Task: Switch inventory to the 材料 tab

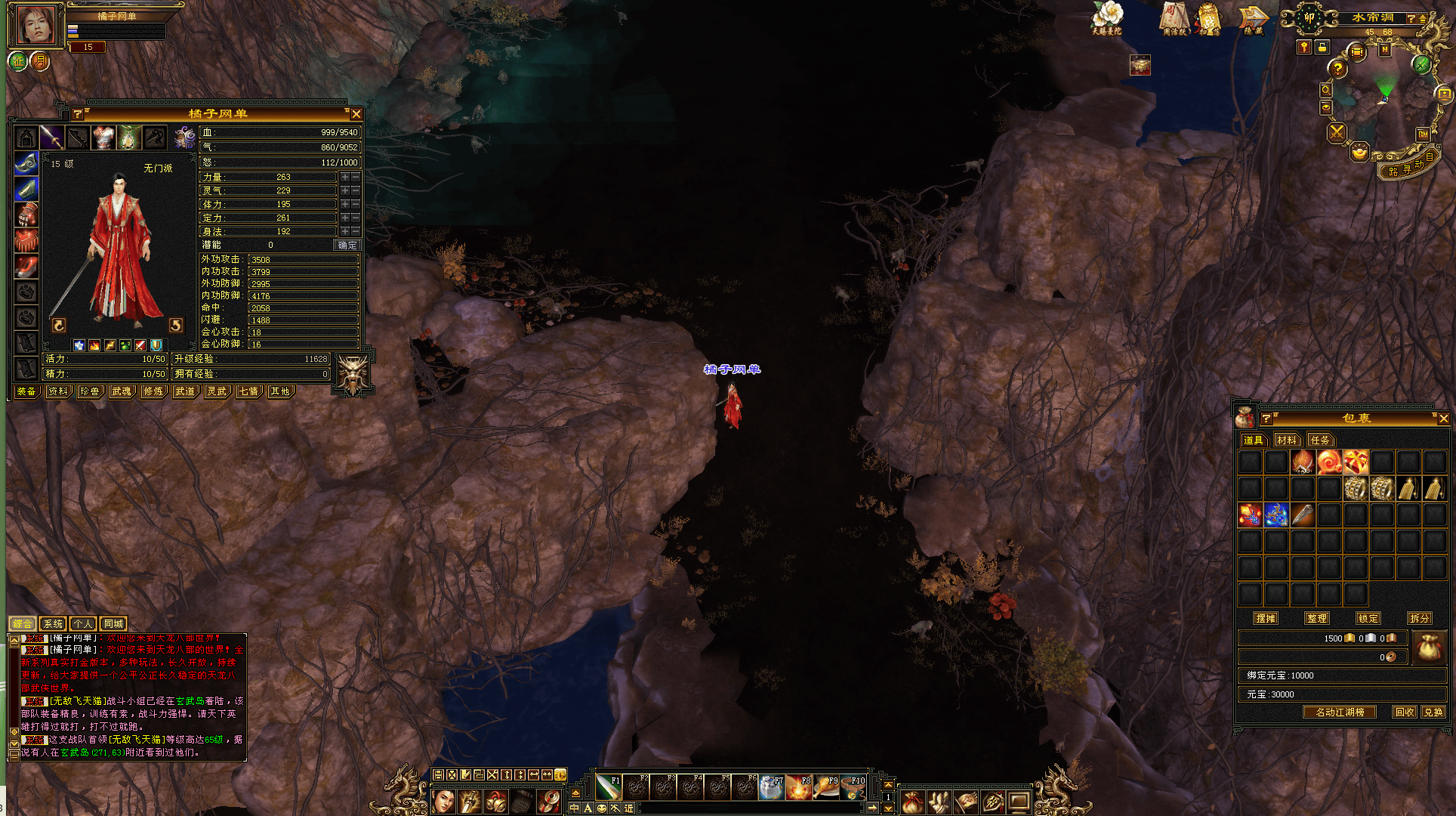Action: [1287, 440]
